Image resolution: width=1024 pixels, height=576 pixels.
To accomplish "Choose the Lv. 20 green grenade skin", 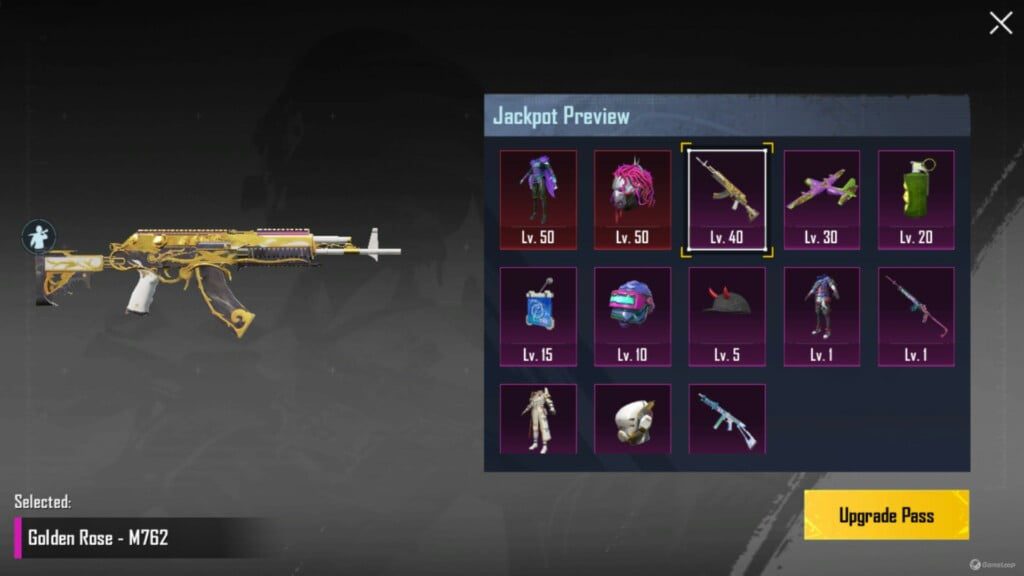I will coord(915,198).
